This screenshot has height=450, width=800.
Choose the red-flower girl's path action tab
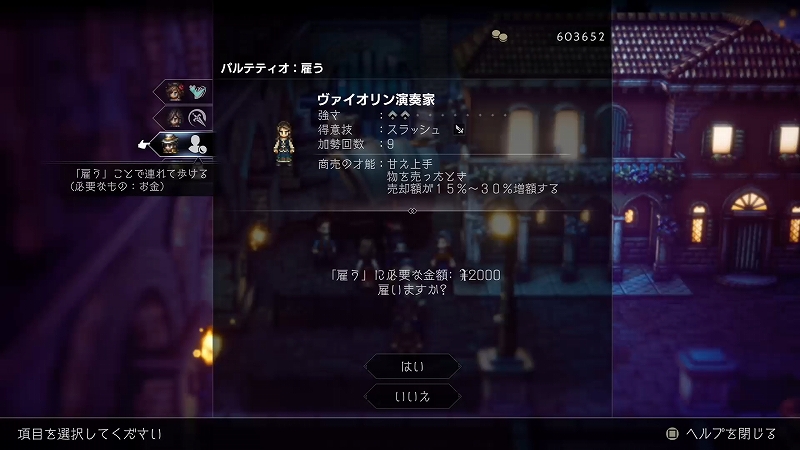(187, 92)
